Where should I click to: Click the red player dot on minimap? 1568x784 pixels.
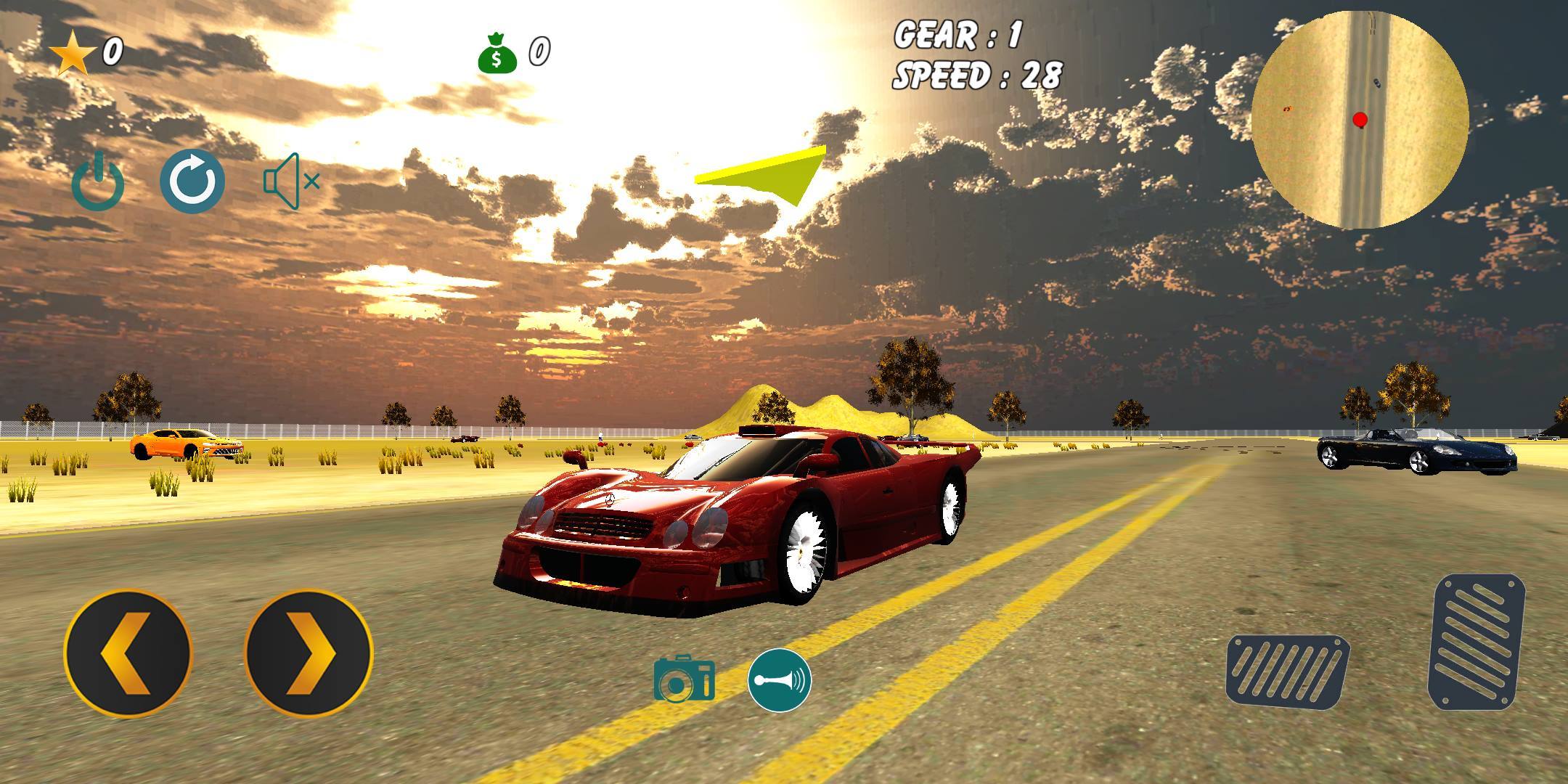click(1360, 118)
